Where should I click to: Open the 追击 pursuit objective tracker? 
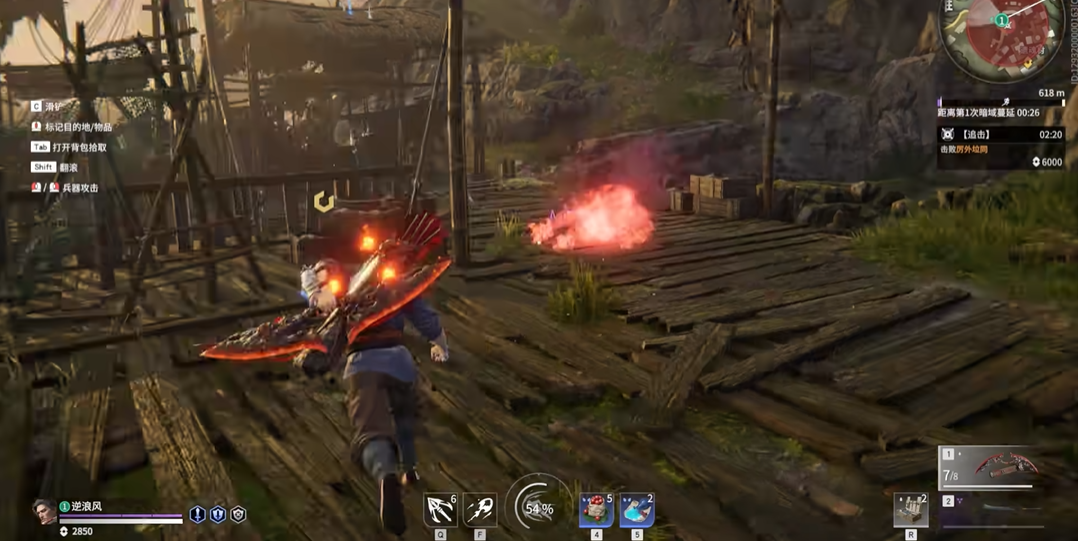pyautogui.click(x=999, y=134)
